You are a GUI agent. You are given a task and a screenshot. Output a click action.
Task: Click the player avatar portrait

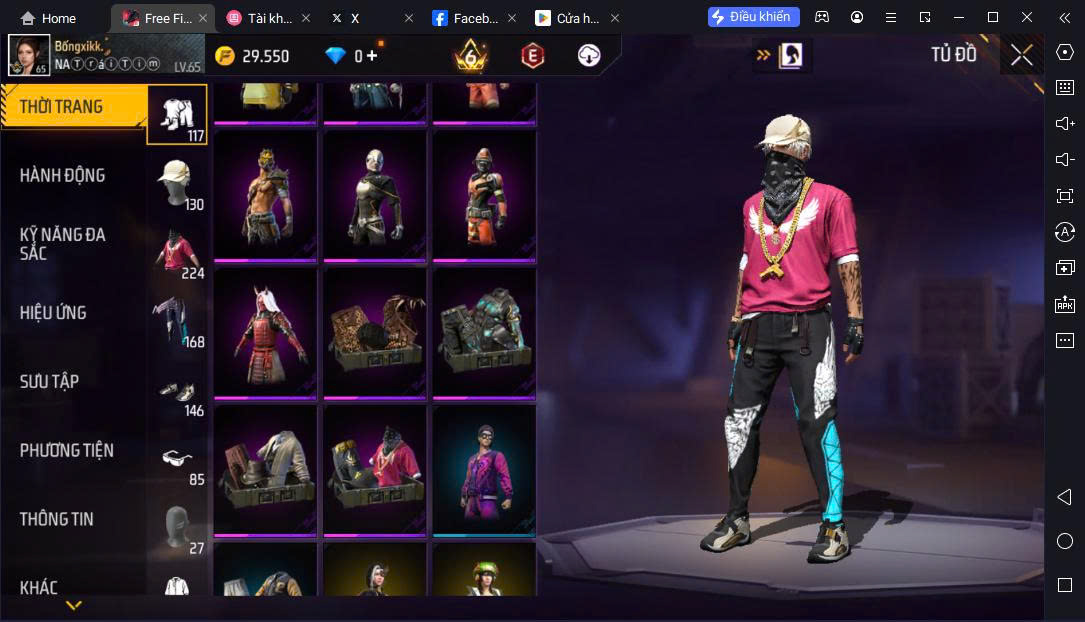coord(29,55)
